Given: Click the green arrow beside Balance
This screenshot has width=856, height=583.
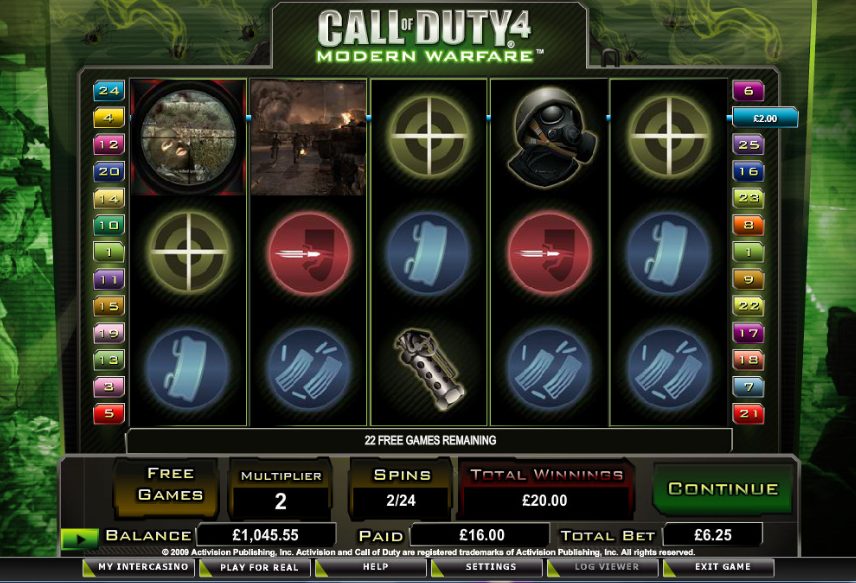Looking at the screenshot, I should coord(79,538).
